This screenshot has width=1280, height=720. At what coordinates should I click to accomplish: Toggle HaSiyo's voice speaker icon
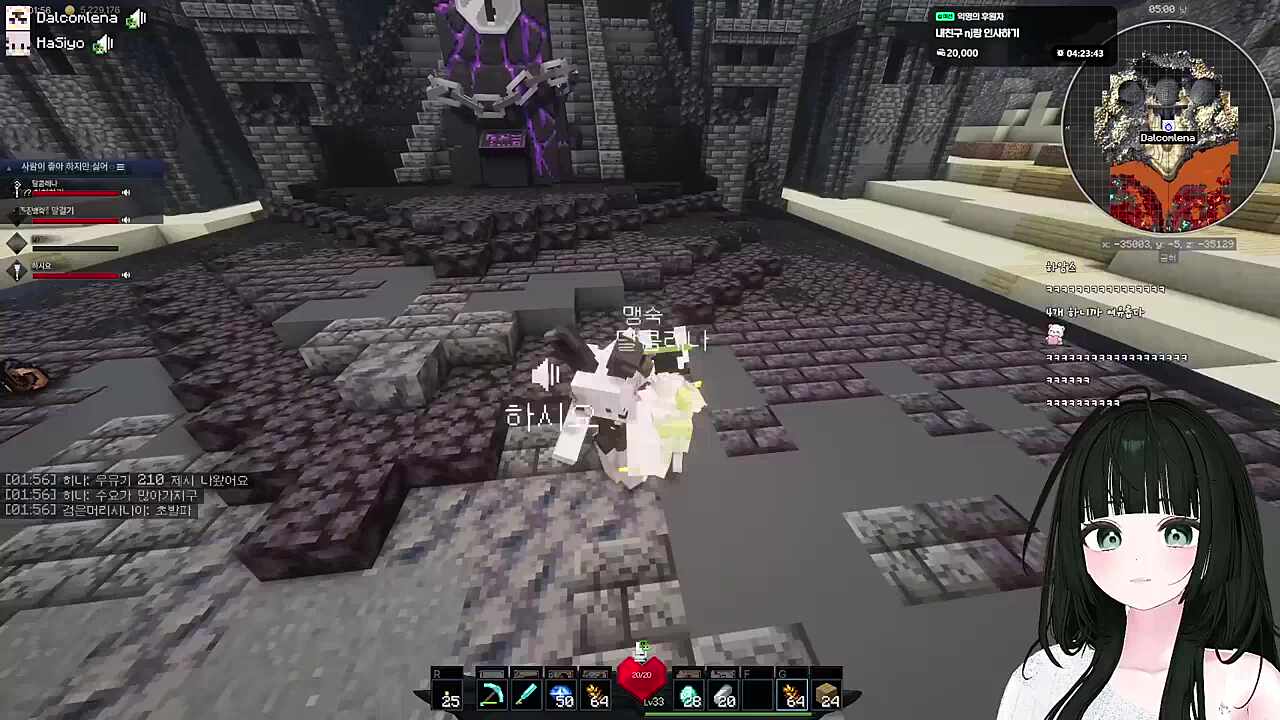click(x=103, y=43)
